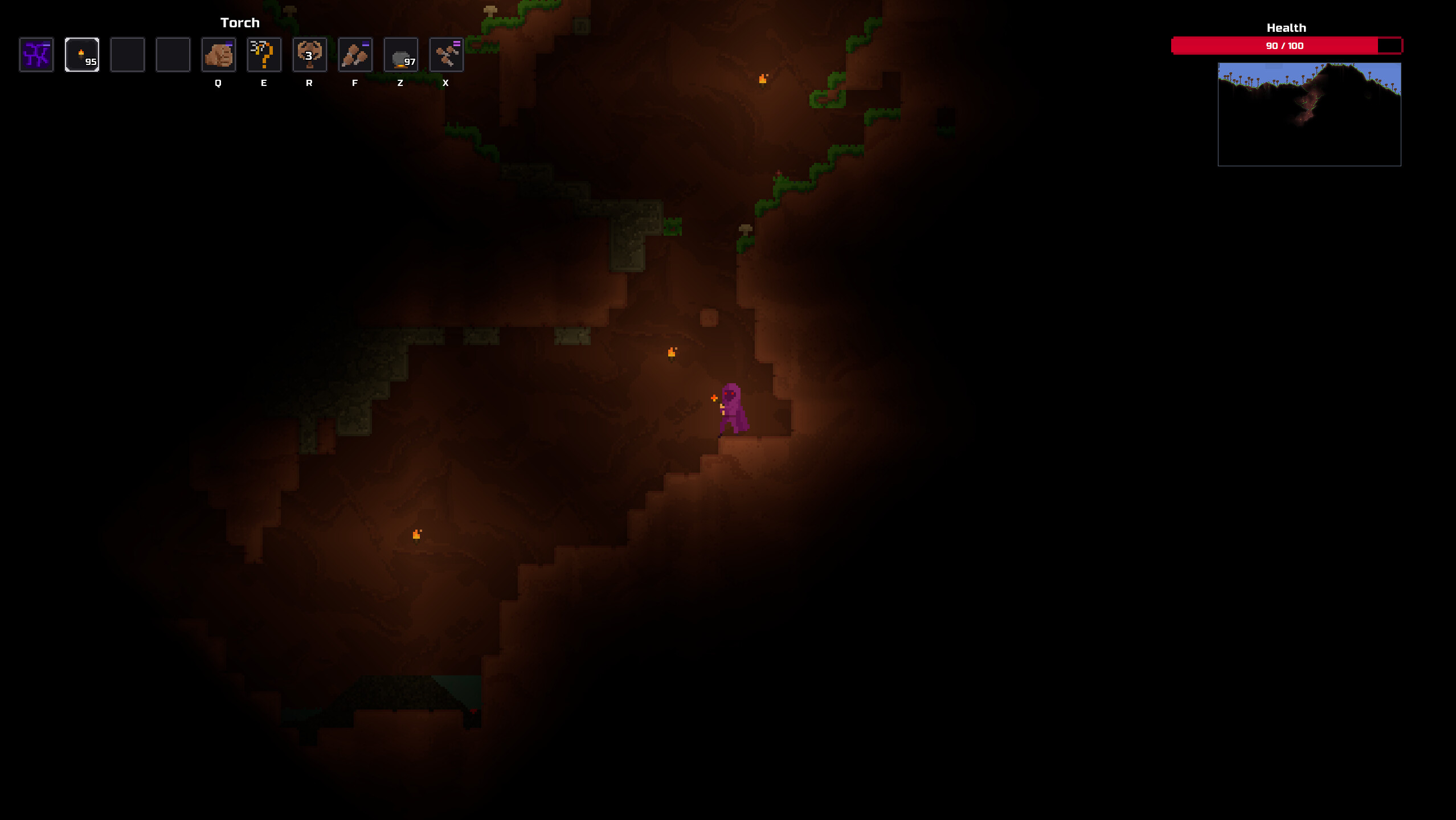Click the cave minimap
The width and height of the screenshot is (1456, 820).
click(1309, 114)
